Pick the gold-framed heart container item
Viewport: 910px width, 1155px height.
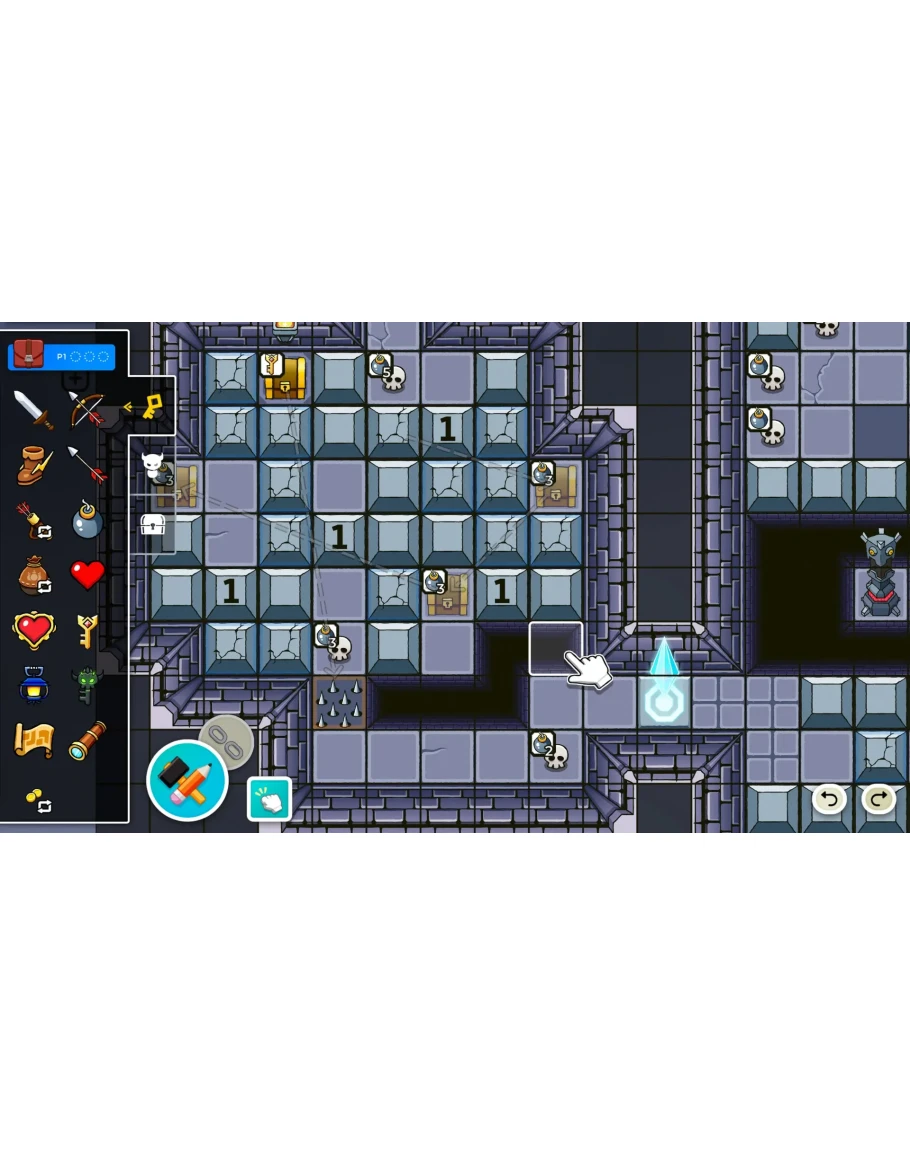[33, 631]
